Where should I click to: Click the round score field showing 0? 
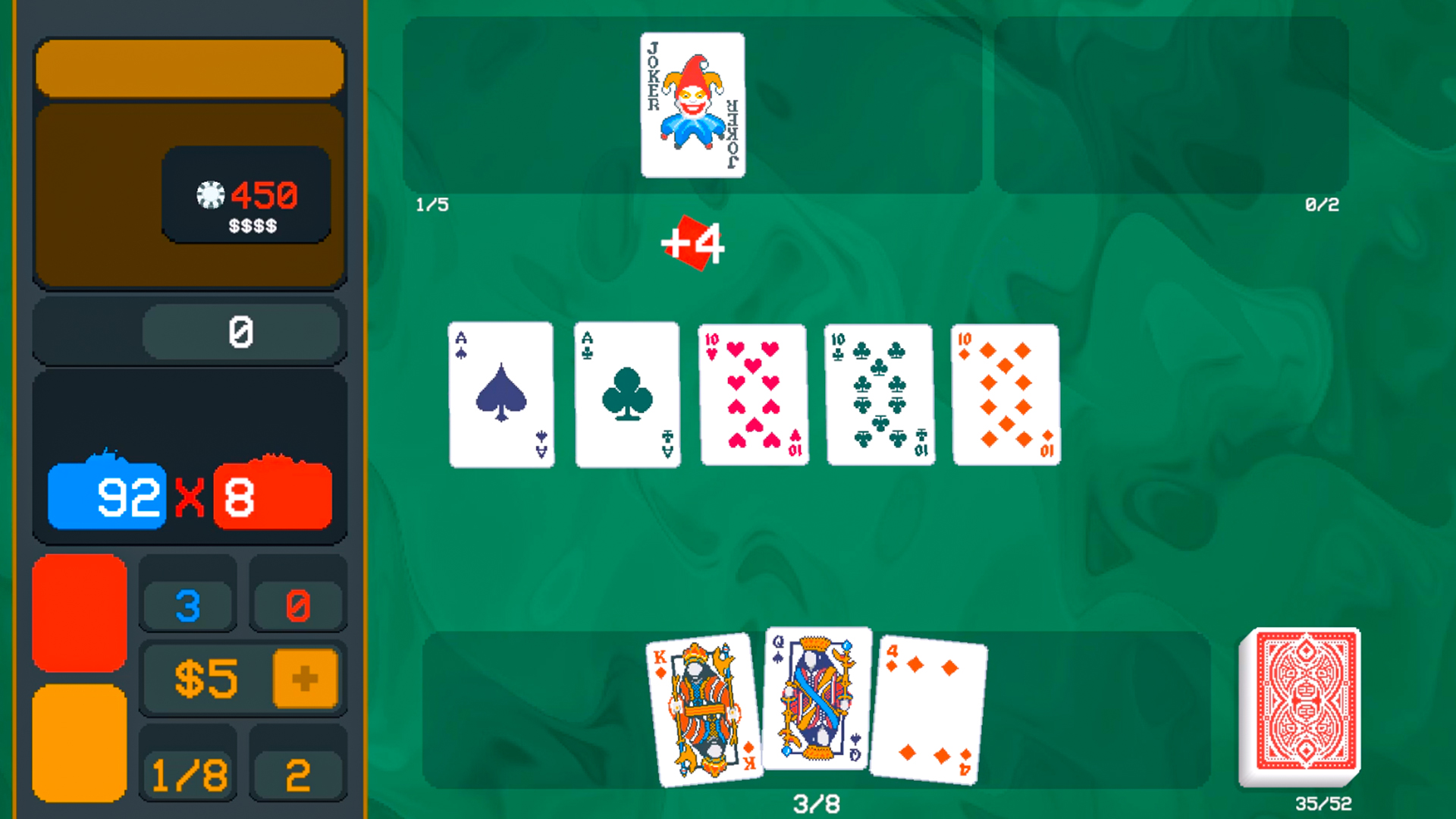[x=241, y=330]
